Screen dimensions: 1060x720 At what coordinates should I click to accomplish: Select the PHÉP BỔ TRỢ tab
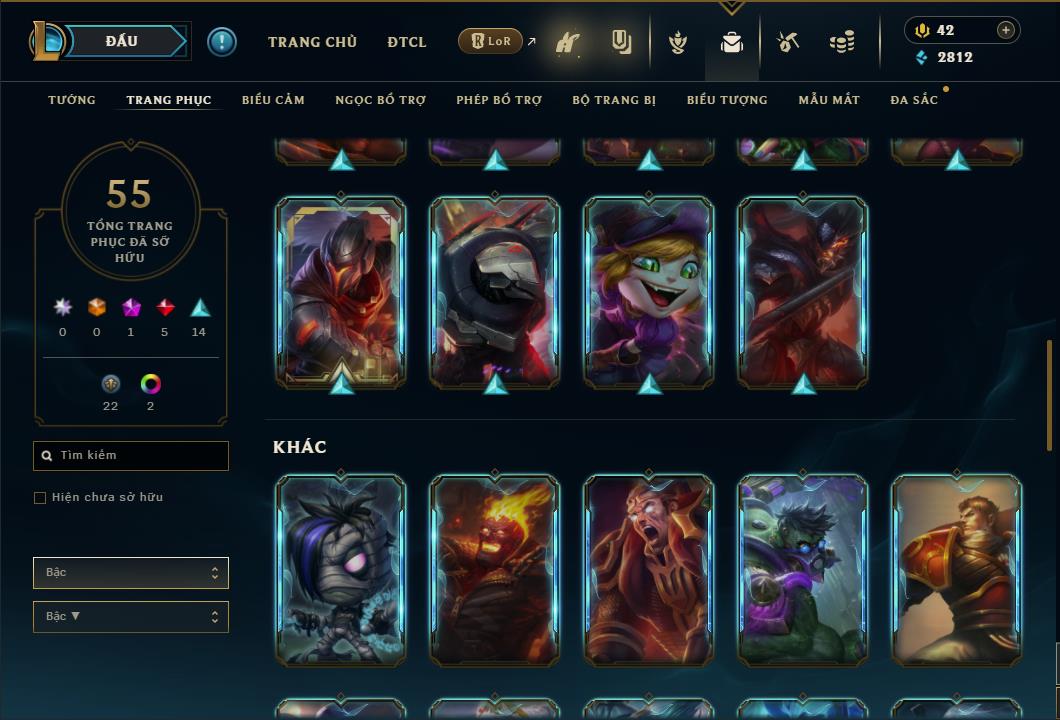(x=499, y=100)
